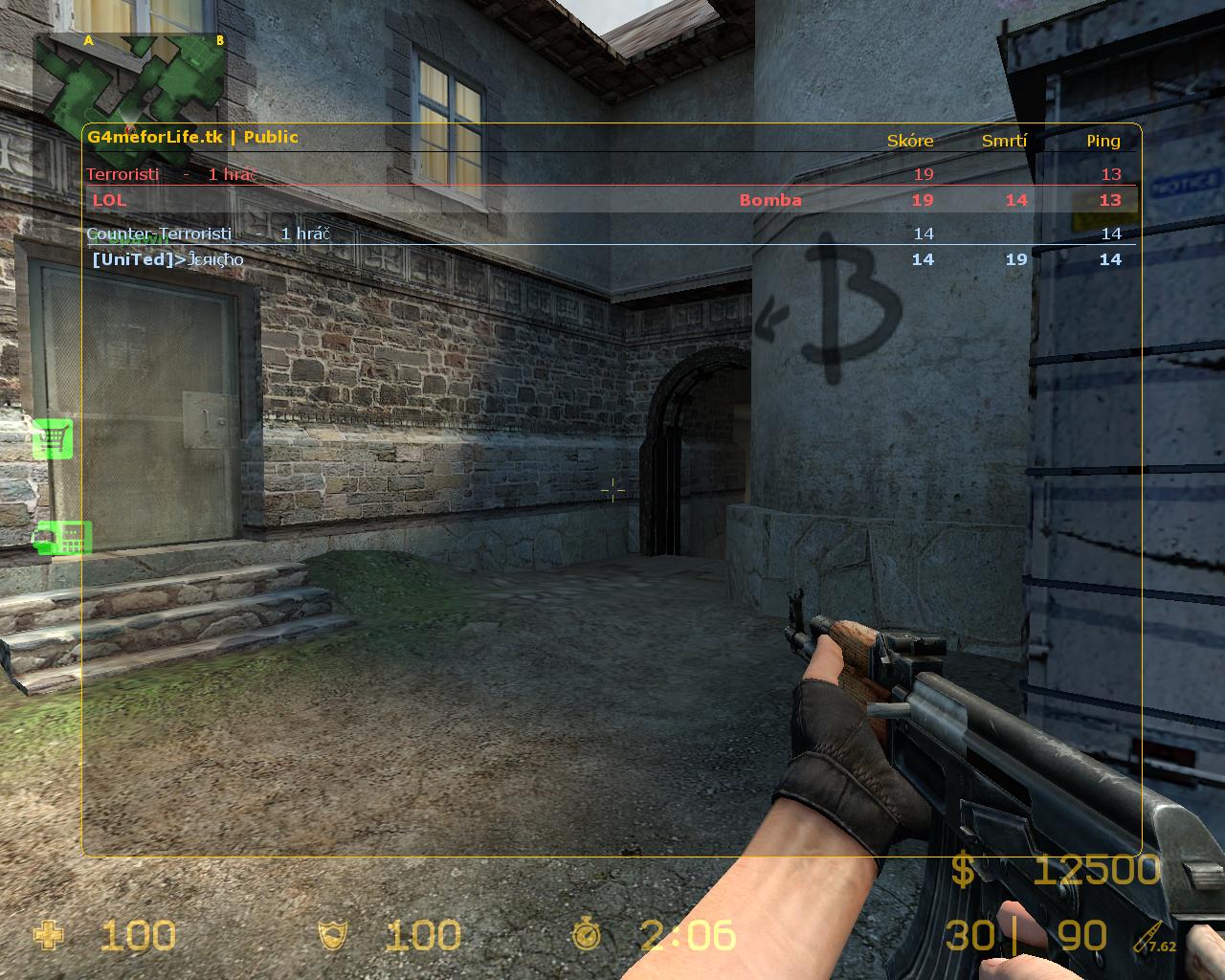Click the Ping column header
Viewport: 1225px width, 980px height.
[1102, 141]
